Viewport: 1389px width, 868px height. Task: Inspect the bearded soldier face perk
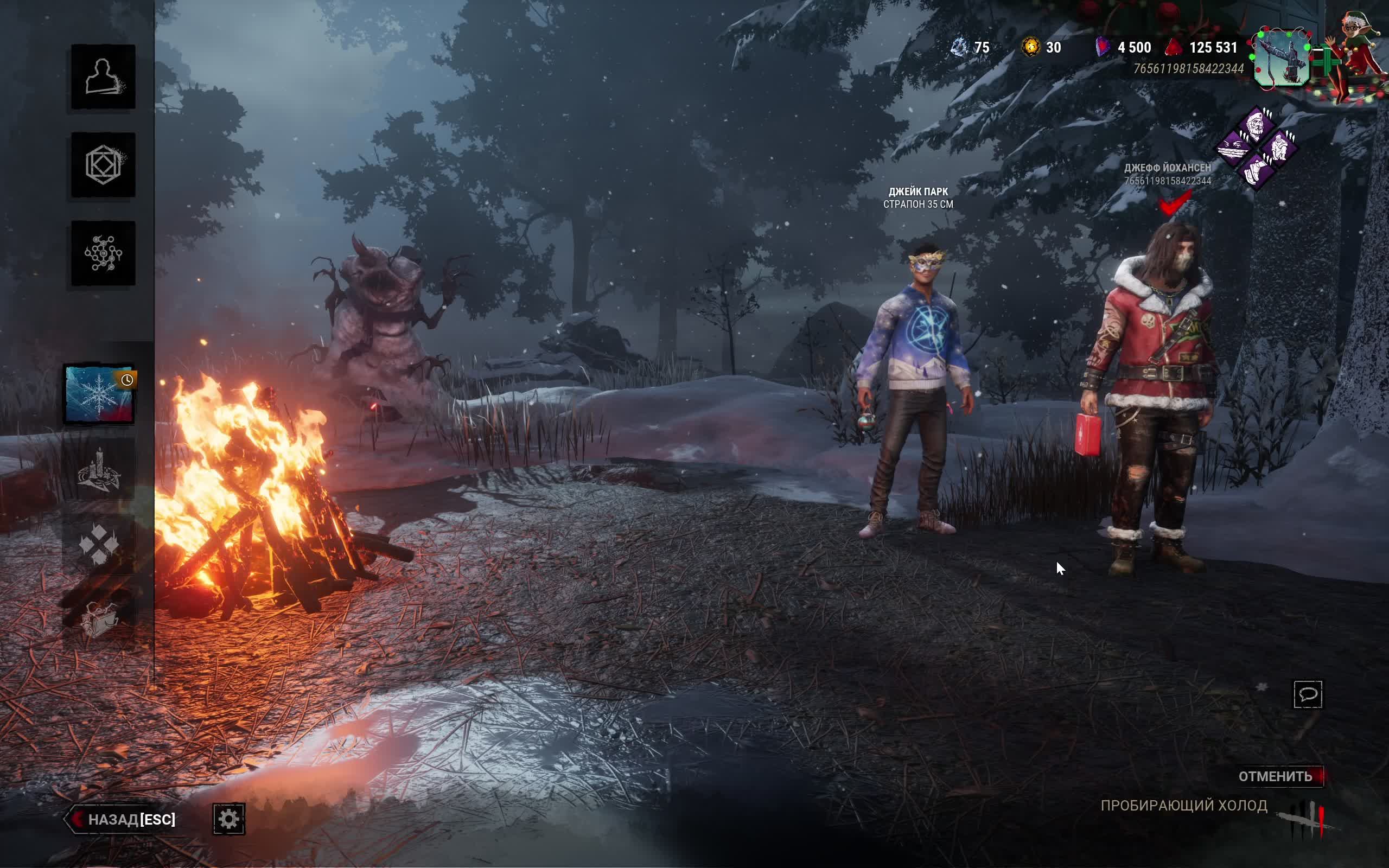[x=1256, y=126]
